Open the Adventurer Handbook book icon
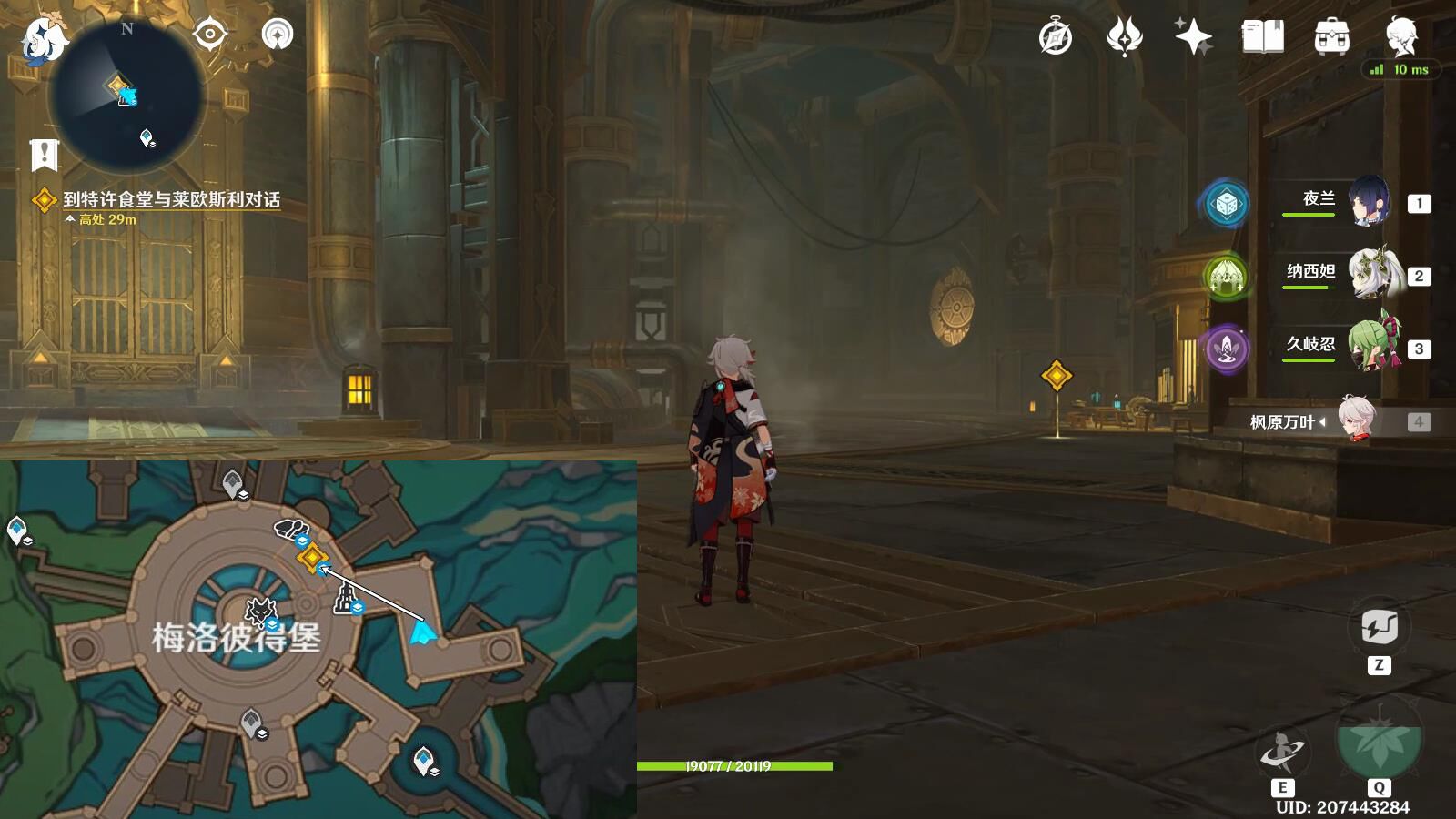This screenshot has height=819, width=1456. pos(1262,37)
